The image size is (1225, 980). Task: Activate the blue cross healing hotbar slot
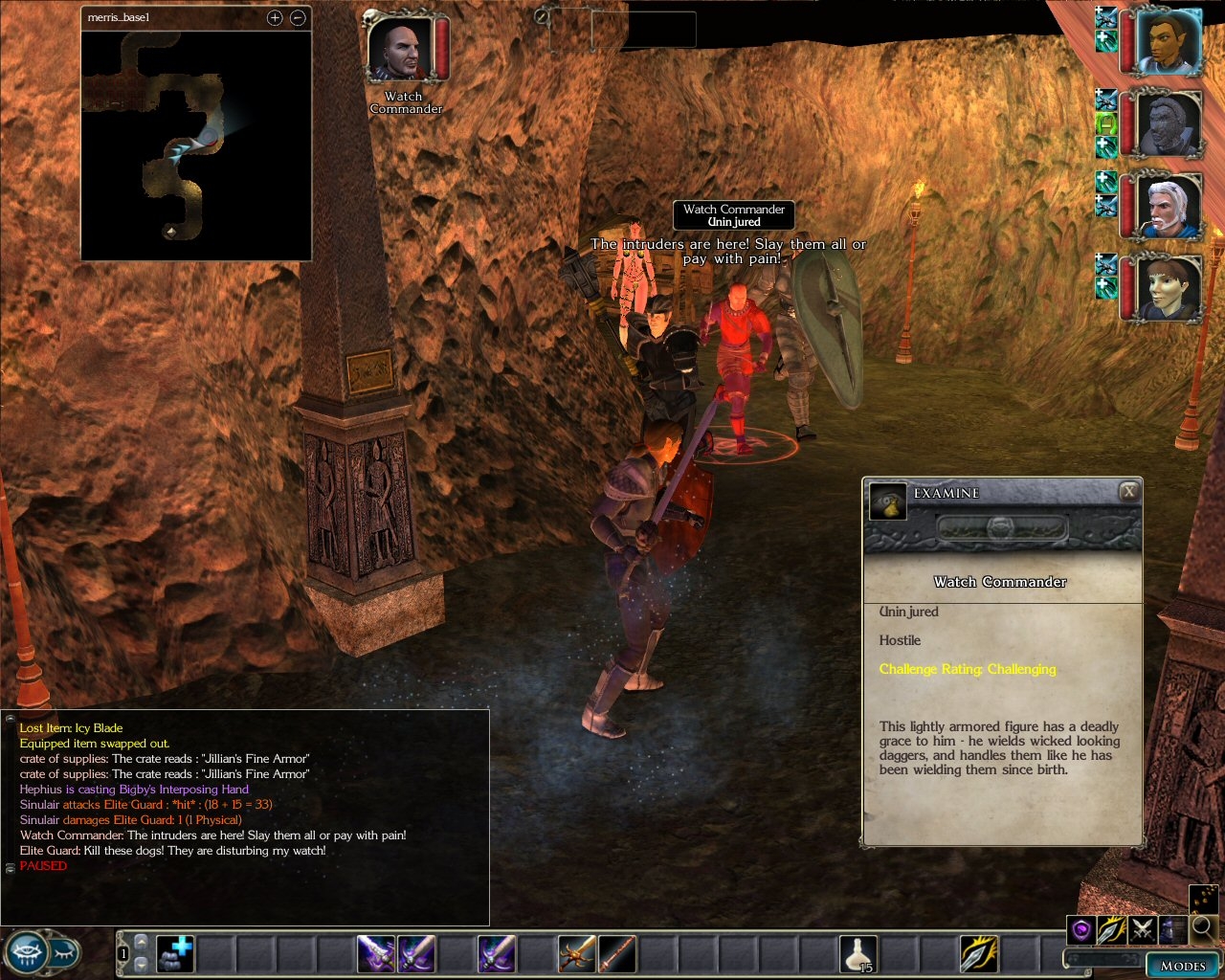pyautogui.click(x=175, y=954)
